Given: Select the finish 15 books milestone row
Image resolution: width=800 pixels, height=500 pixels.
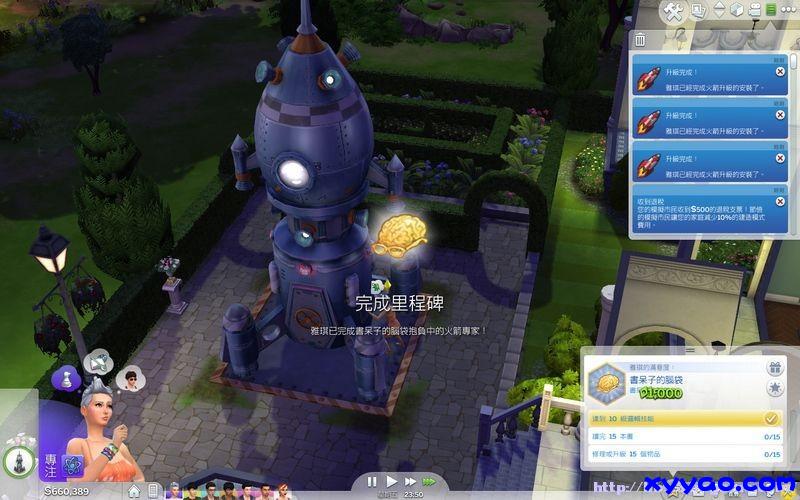Looking at the screenshot, I should pyautogui.click(x=682, y=437).
